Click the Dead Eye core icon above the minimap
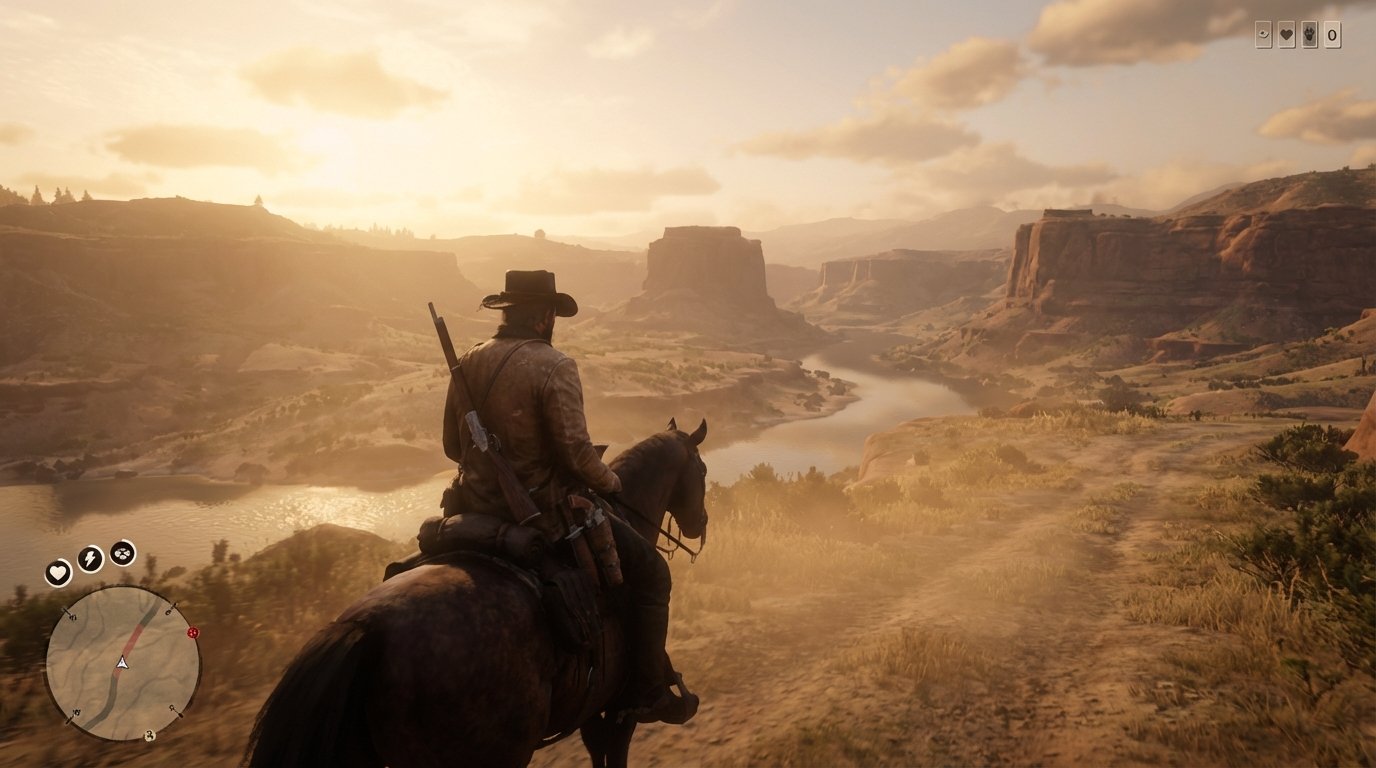1376x768 pixels. (122, 553)
